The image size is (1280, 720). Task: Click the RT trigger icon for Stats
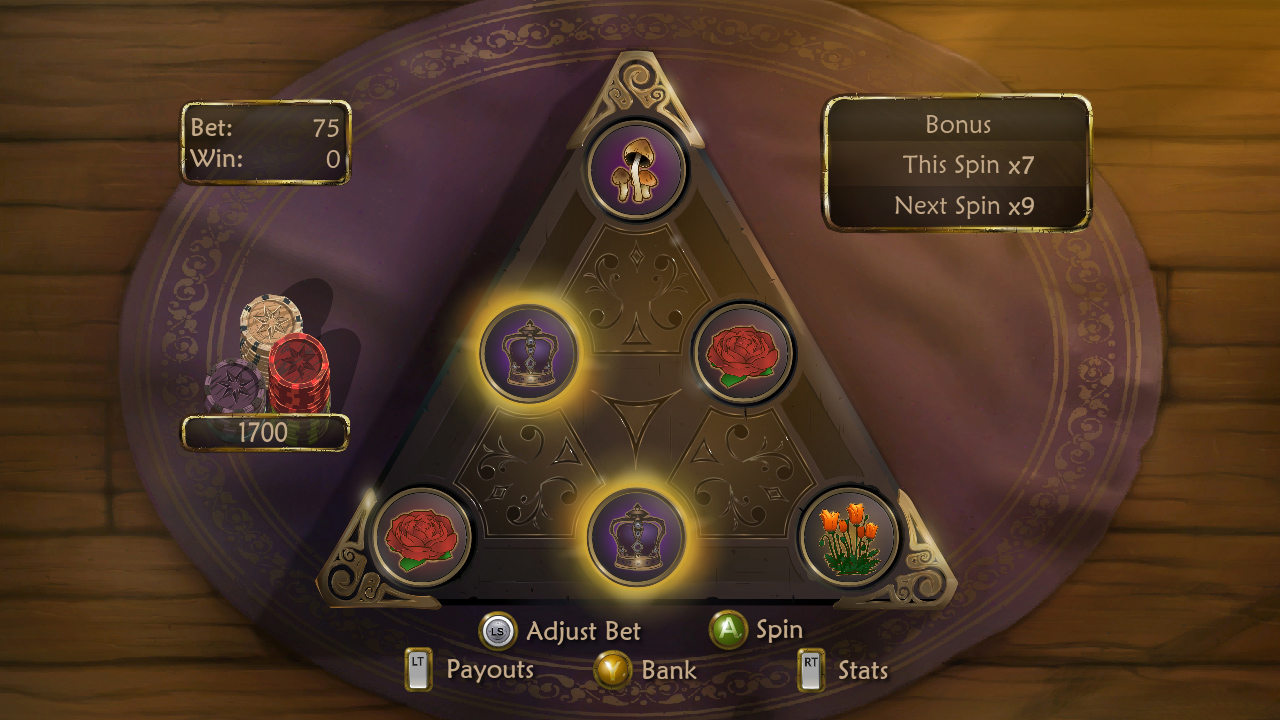click(x=812, y=668)
